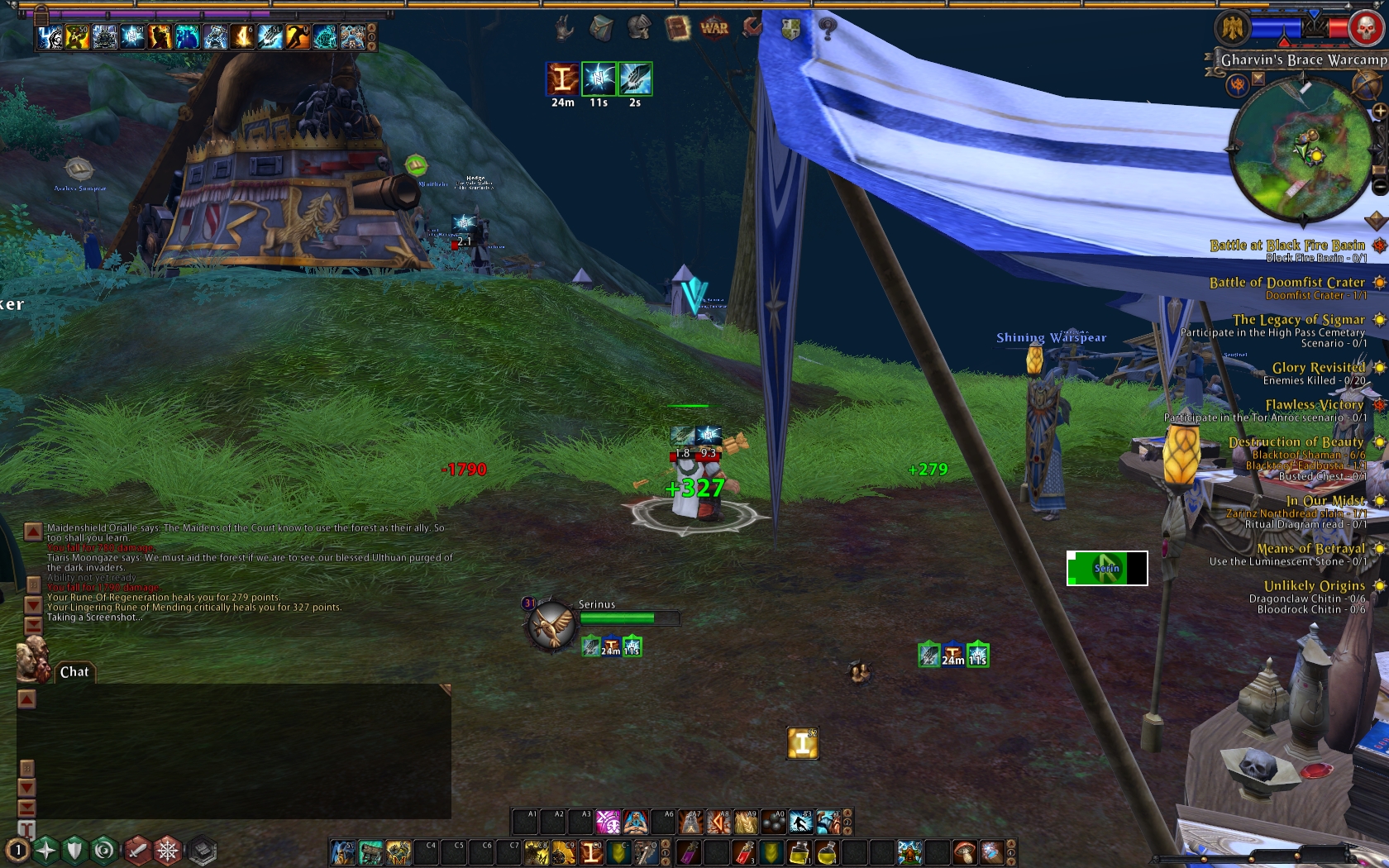The height and width of the screenshot is (868, 1389).
Task: Open the guild shield icon
Action: coord(790,29)
